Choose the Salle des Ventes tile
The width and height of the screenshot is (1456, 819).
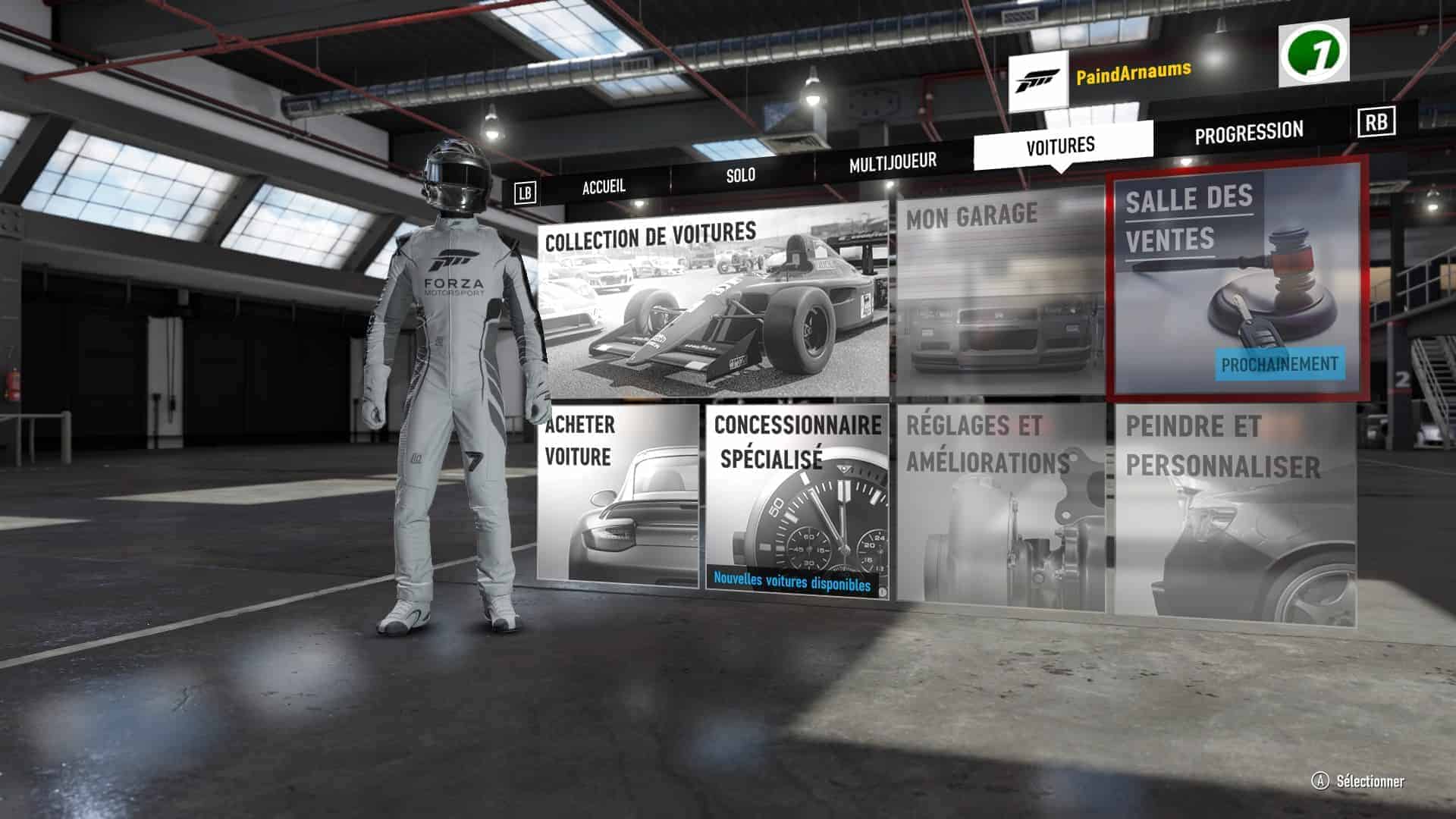(x=1238, y=281)
